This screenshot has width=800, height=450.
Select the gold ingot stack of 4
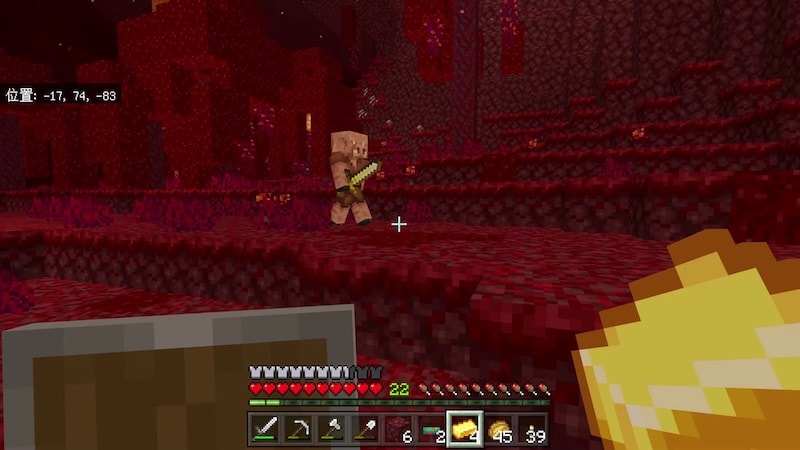[x=465, y=429]
